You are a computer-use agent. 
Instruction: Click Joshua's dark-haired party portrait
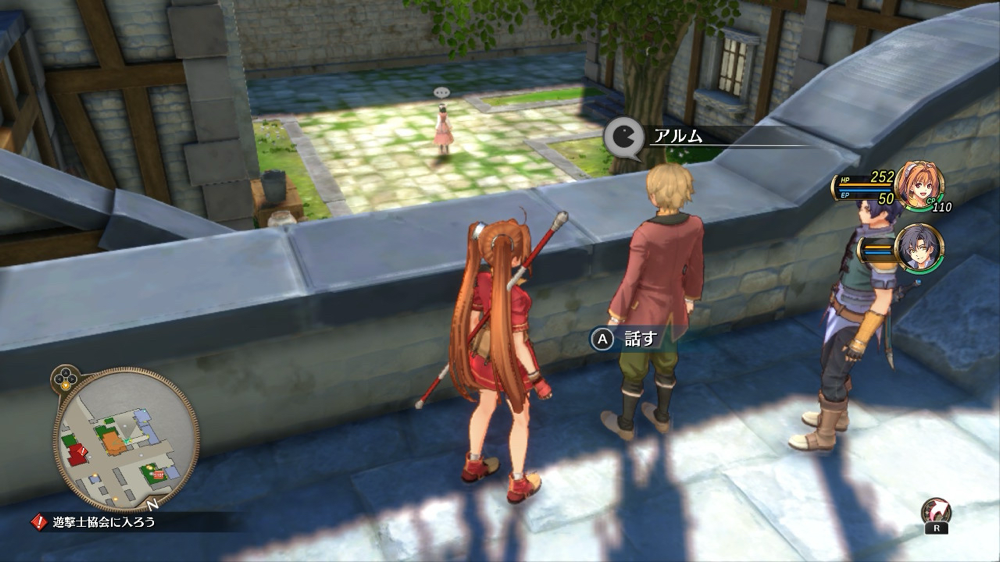918,248
